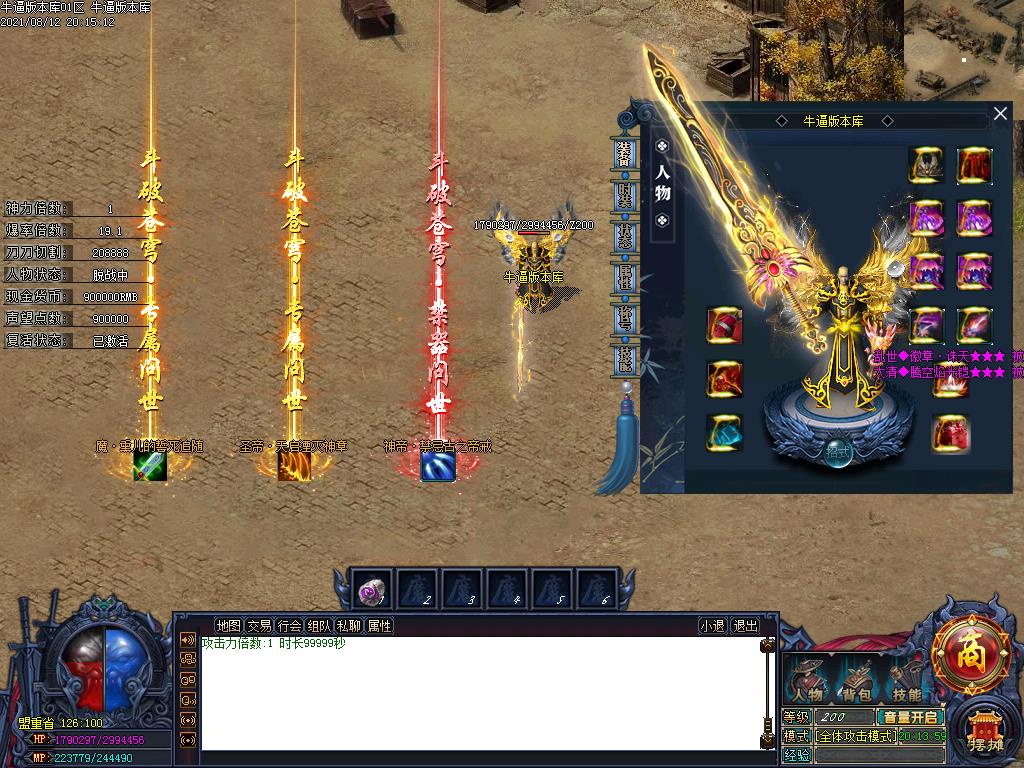Switch to the 装备 equipment tab
The width and height of the screenshot is (1024, 768).
click(624, 153)
